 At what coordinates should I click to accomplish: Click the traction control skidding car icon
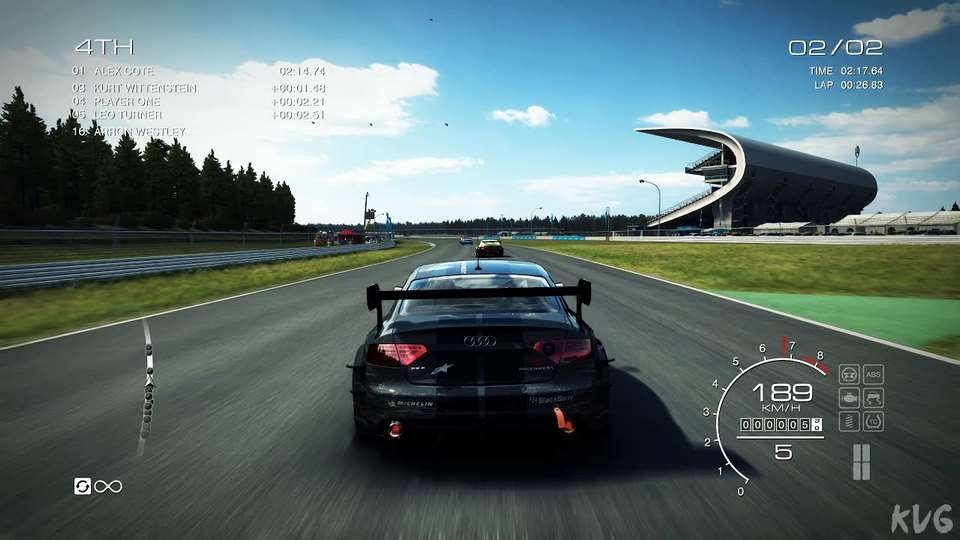coord(873,398)
